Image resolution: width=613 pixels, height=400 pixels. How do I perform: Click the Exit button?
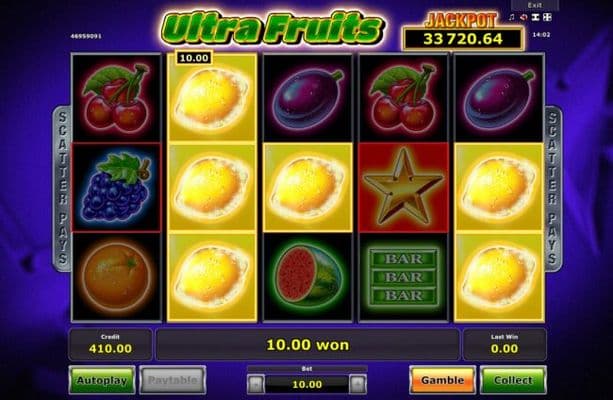click(x=535, y=5)
